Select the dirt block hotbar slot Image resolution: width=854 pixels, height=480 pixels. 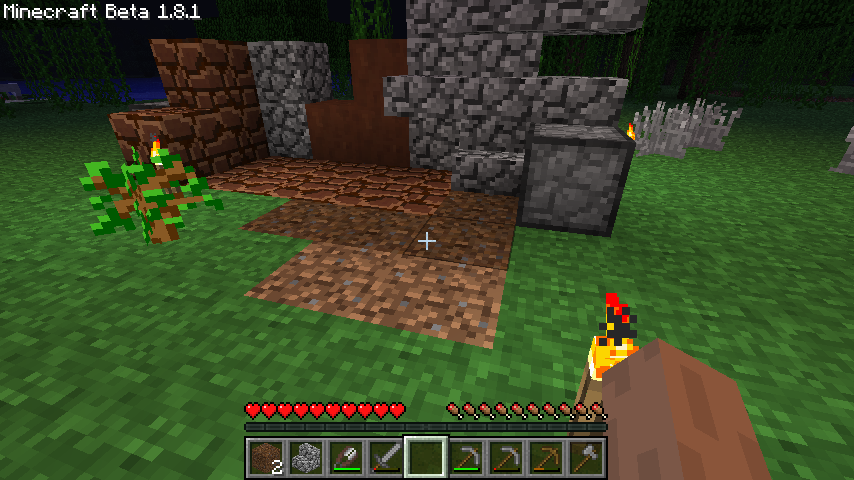(266, 458)
